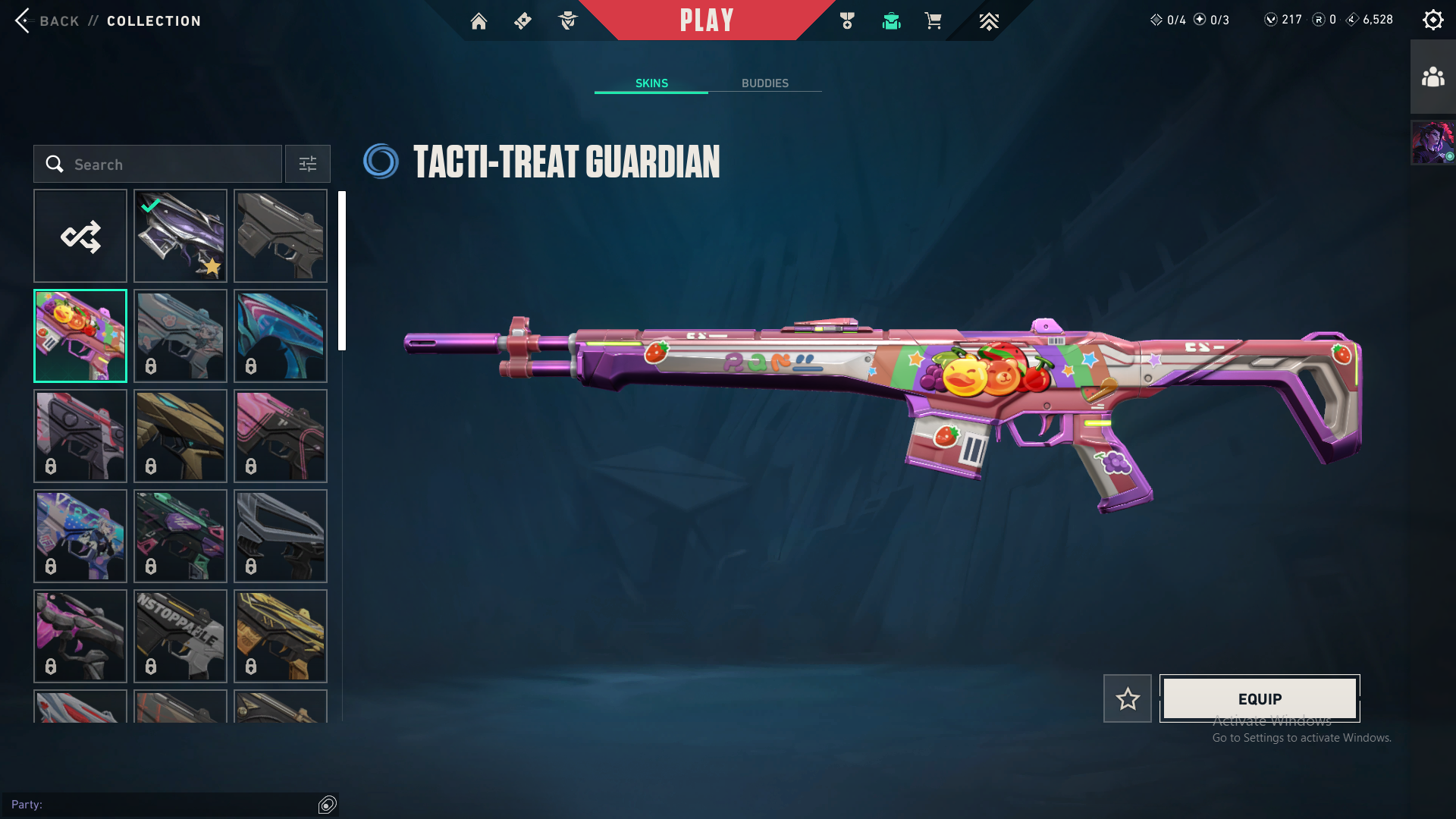The height and width of the screenshot is (819, 1456).
Task: Choose the locked blue and pink wave skin
Action: tap(281, 336)
